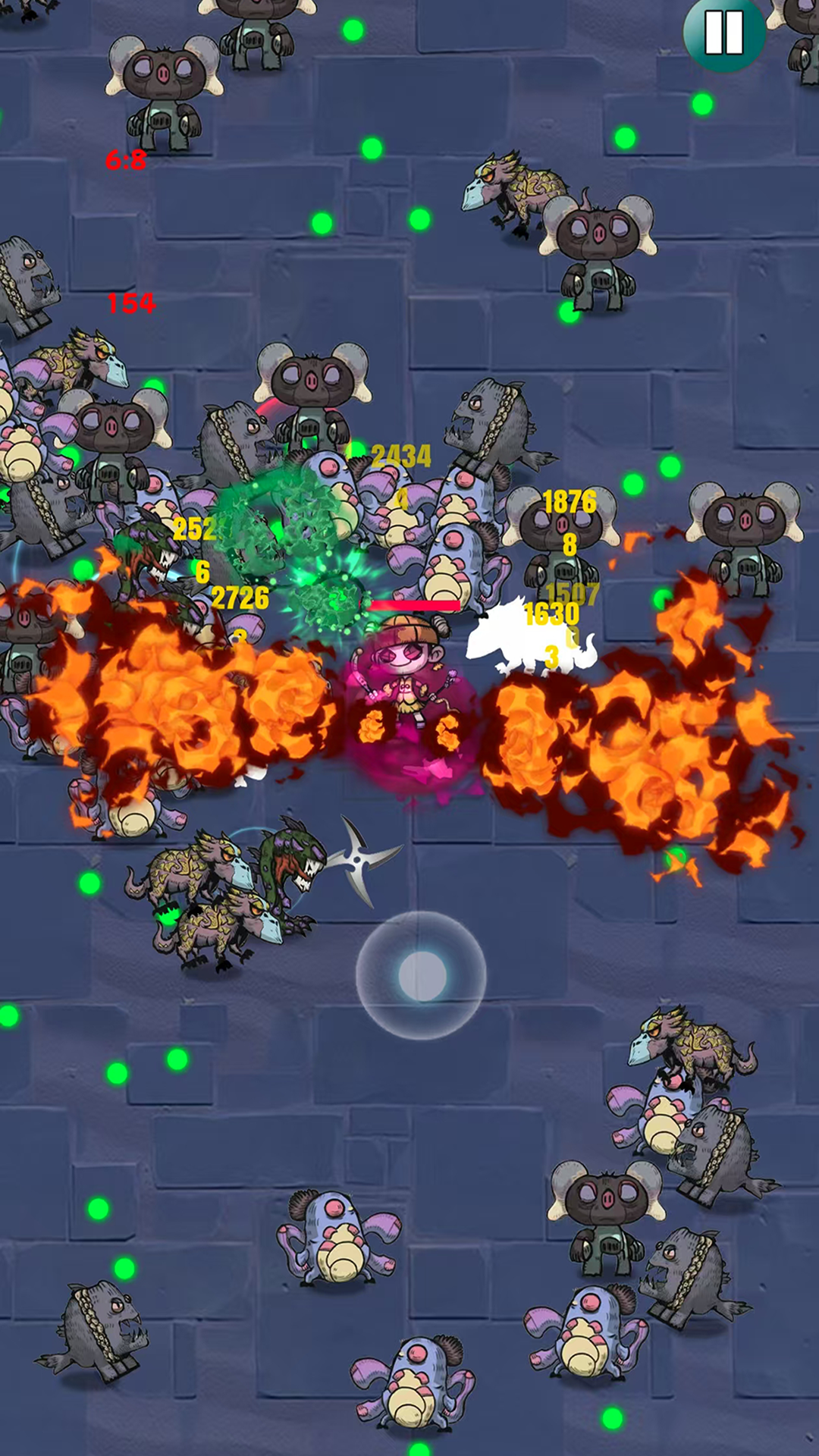Tap the virtual joystick thumb control
Image resolution: width=819 pixels, height=1456 pixels.
[x=422, y=976]
